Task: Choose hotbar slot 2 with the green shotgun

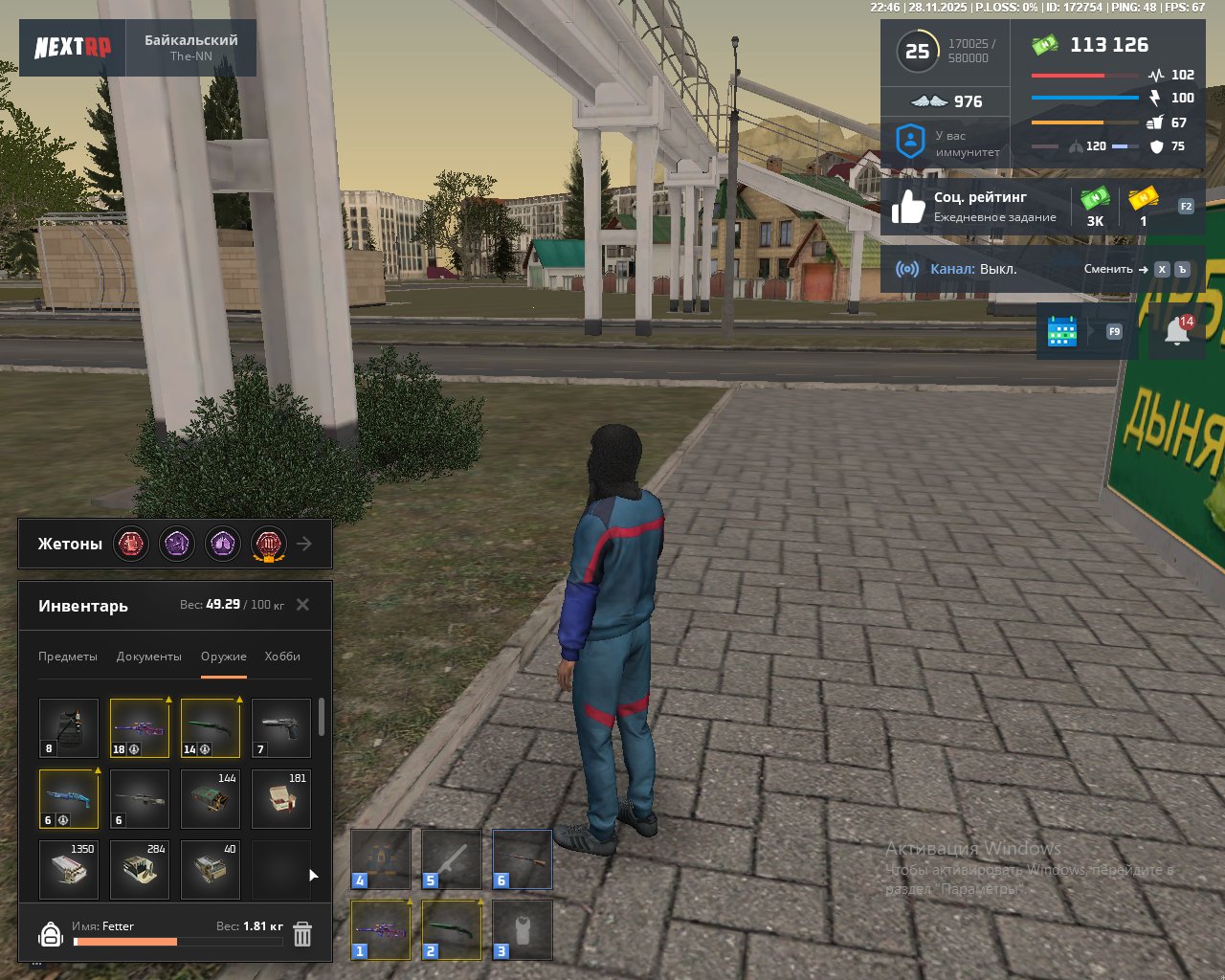Action: 452,929
